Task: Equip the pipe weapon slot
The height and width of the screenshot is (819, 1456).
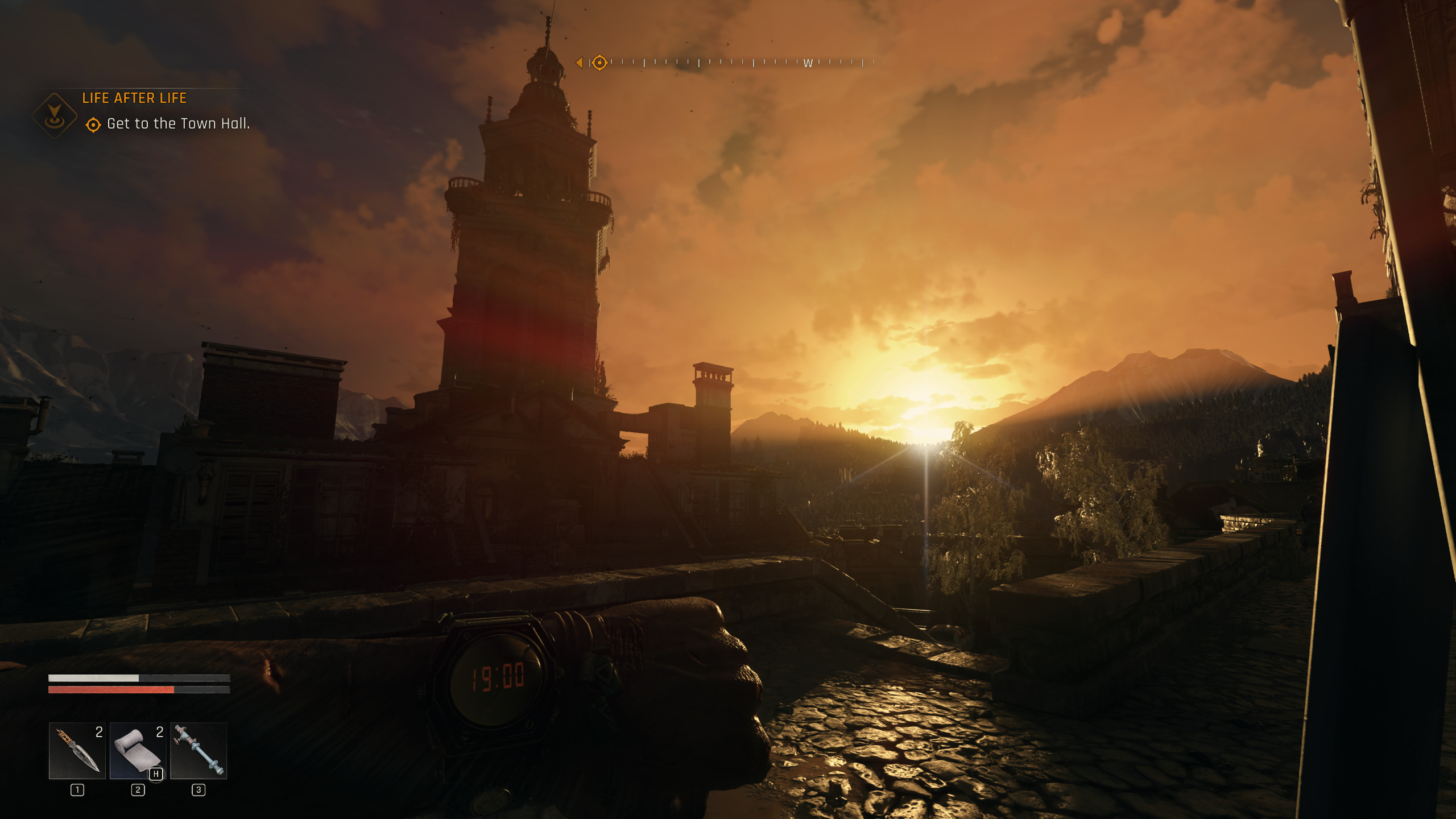Action: point(198,750)
